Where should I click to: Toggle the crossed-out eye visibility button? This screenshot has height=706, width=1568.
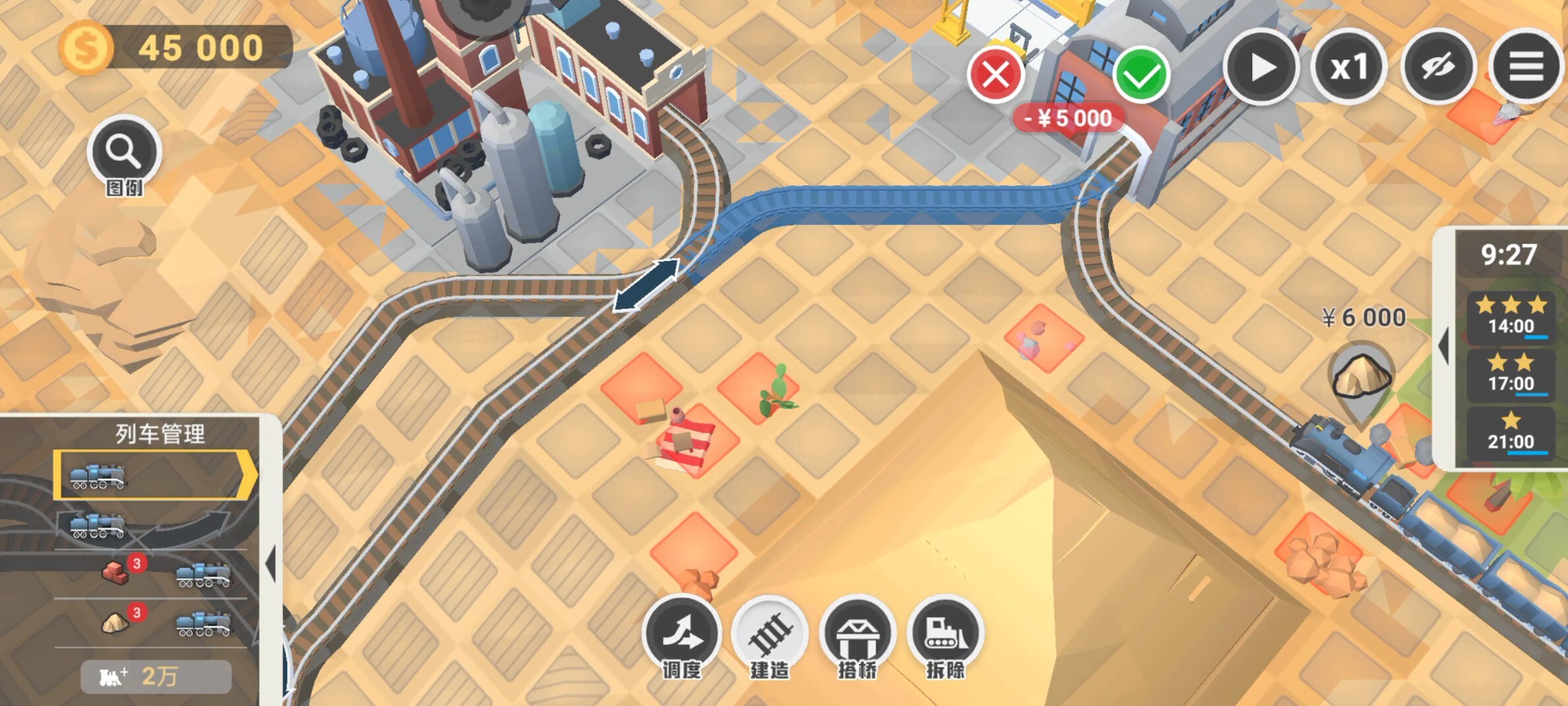coord(1438,67)
